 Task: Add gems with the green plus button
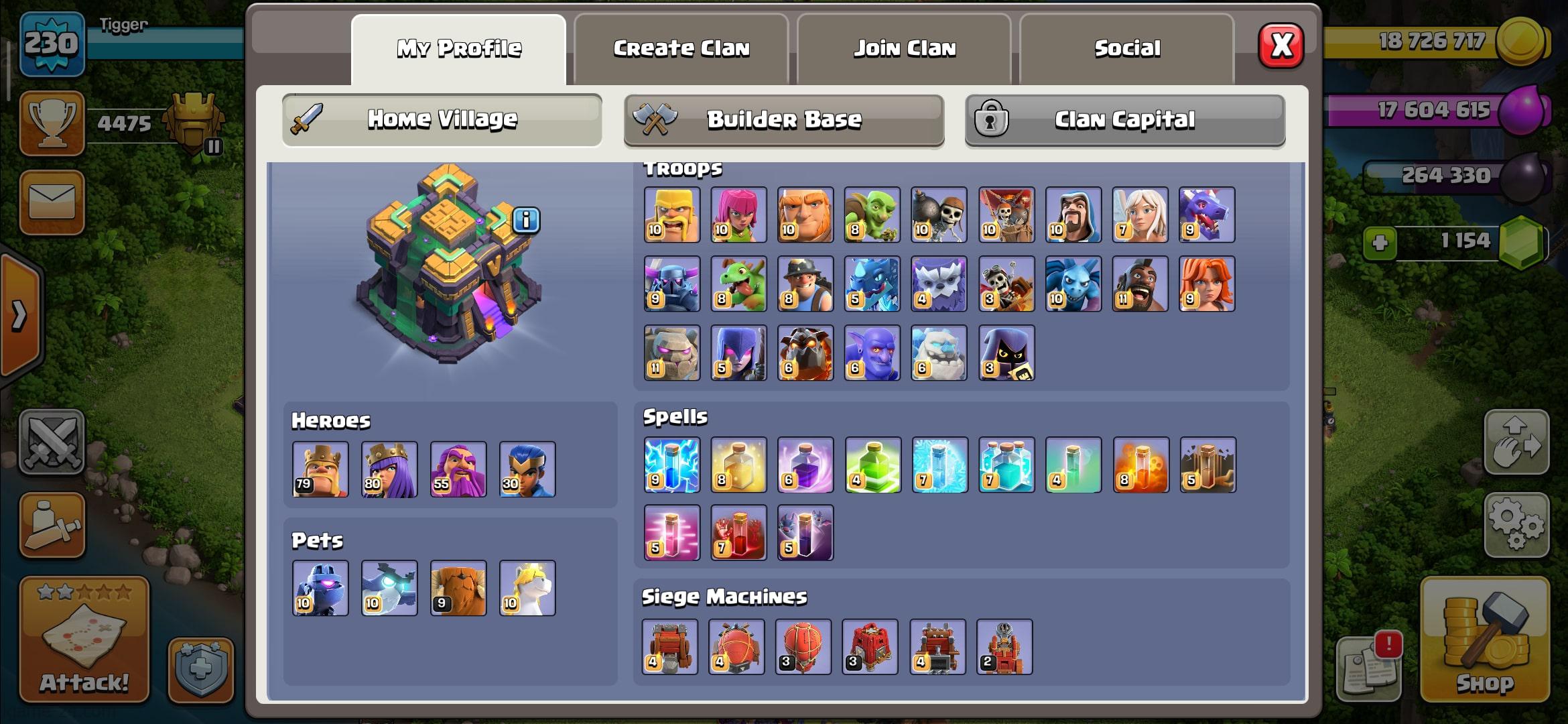(1380, 243)
